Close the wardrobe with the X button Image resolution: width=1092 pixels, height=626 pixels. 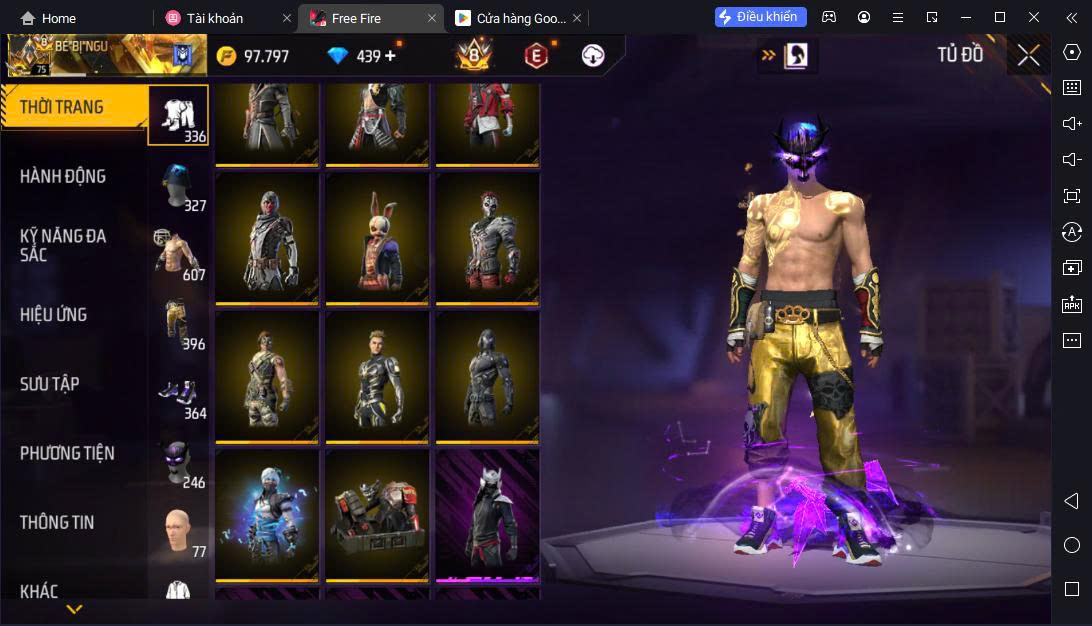1028,55
